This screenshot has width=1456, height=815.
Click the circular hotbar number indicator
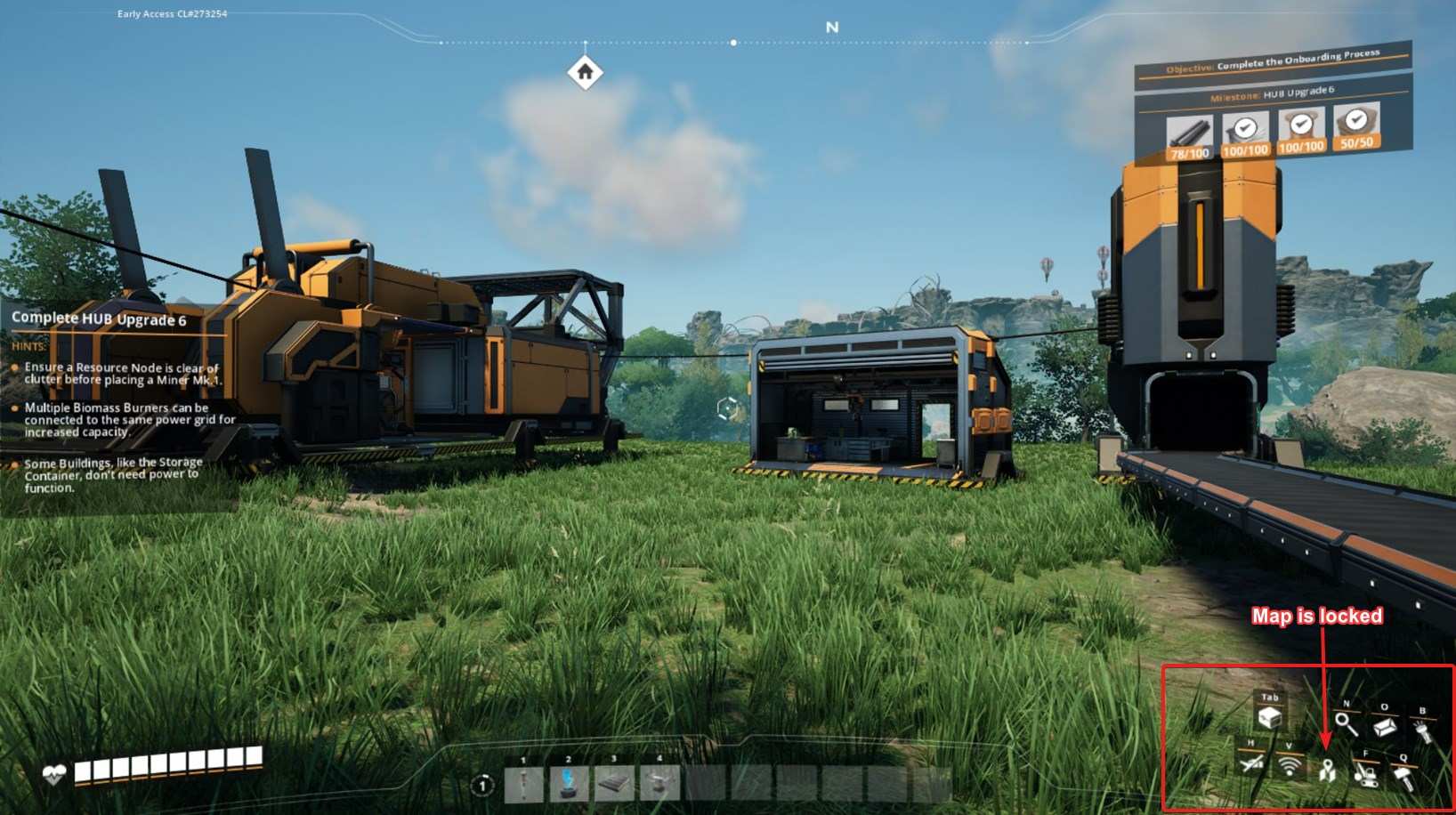(482, 786)
